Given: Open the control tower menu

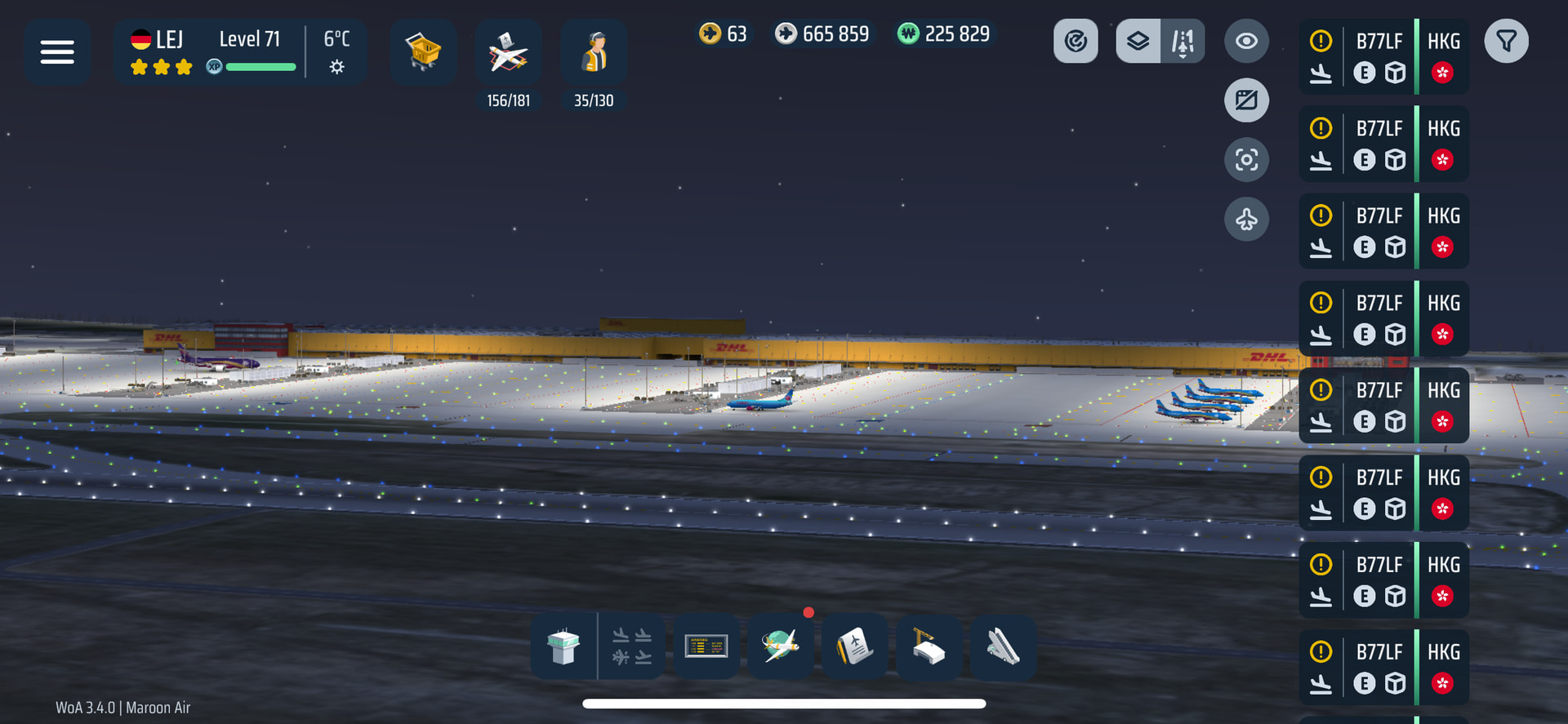Looking at the screenshot, I should [563, 646].
